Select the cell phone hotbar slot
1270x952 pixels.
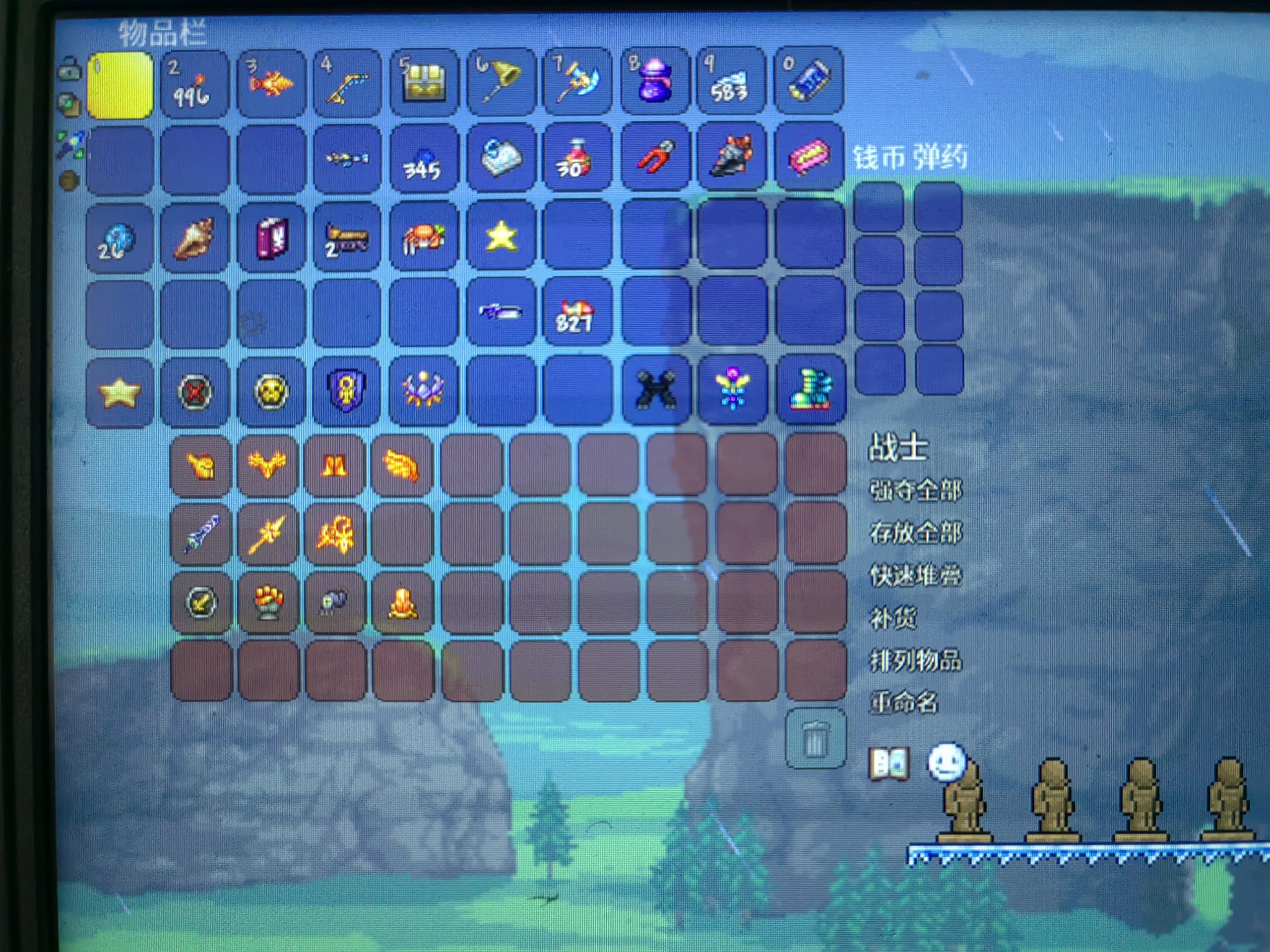click(809, 81)
